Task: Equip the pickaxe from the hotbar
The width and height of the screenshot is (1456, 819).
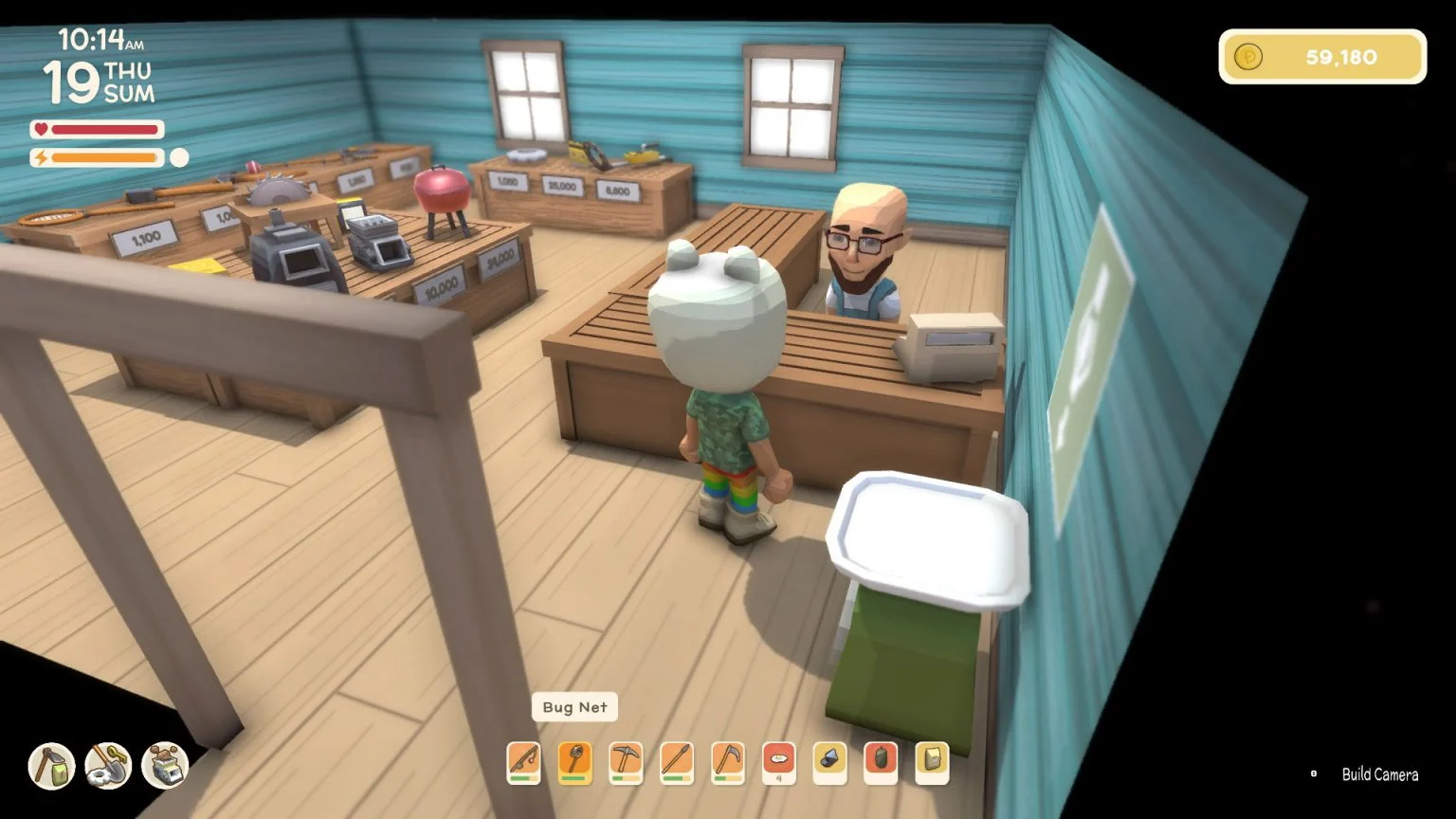Action: (626, 761)
